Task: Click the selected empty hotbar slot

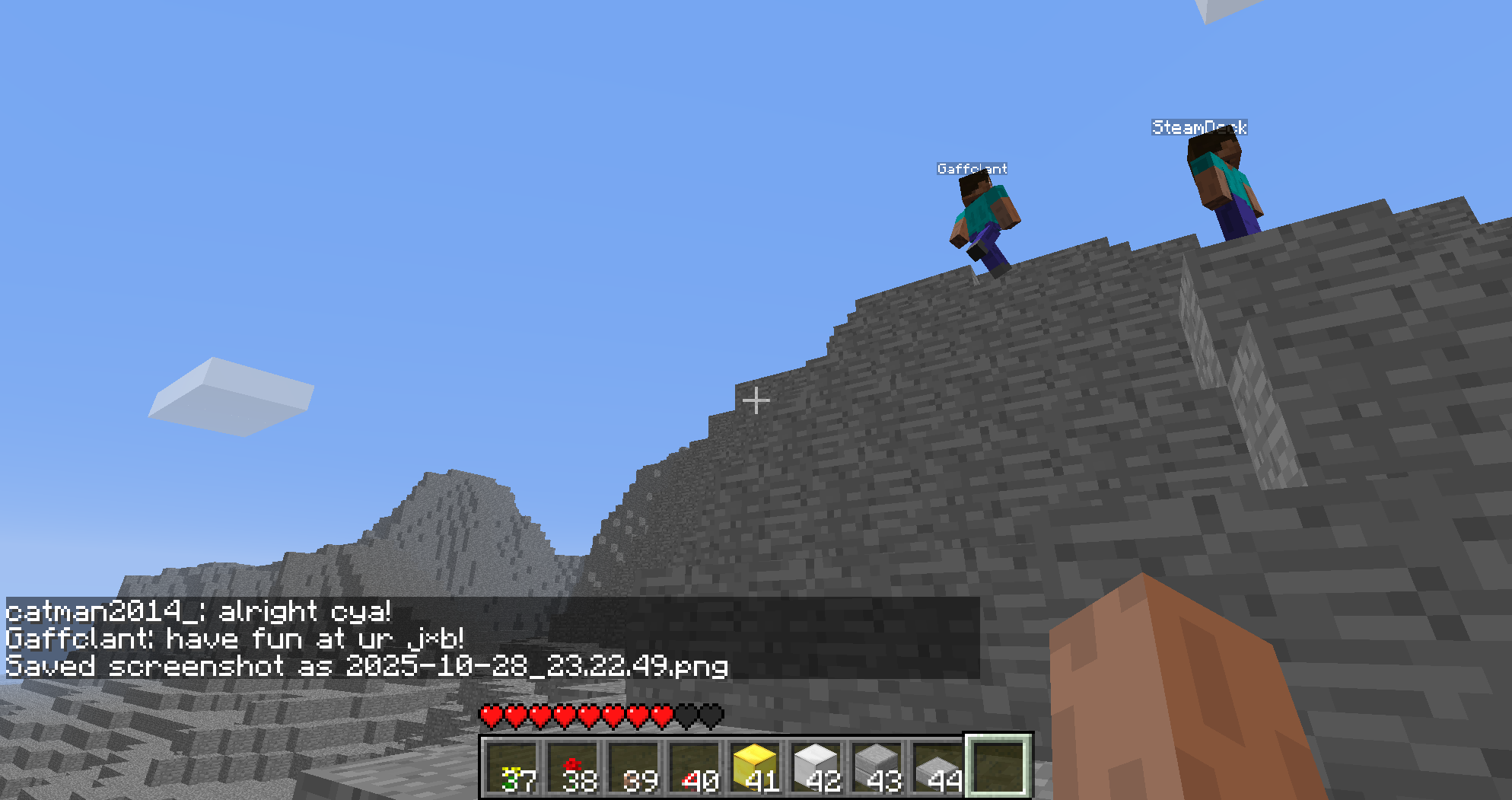Action: click(997, 767)
